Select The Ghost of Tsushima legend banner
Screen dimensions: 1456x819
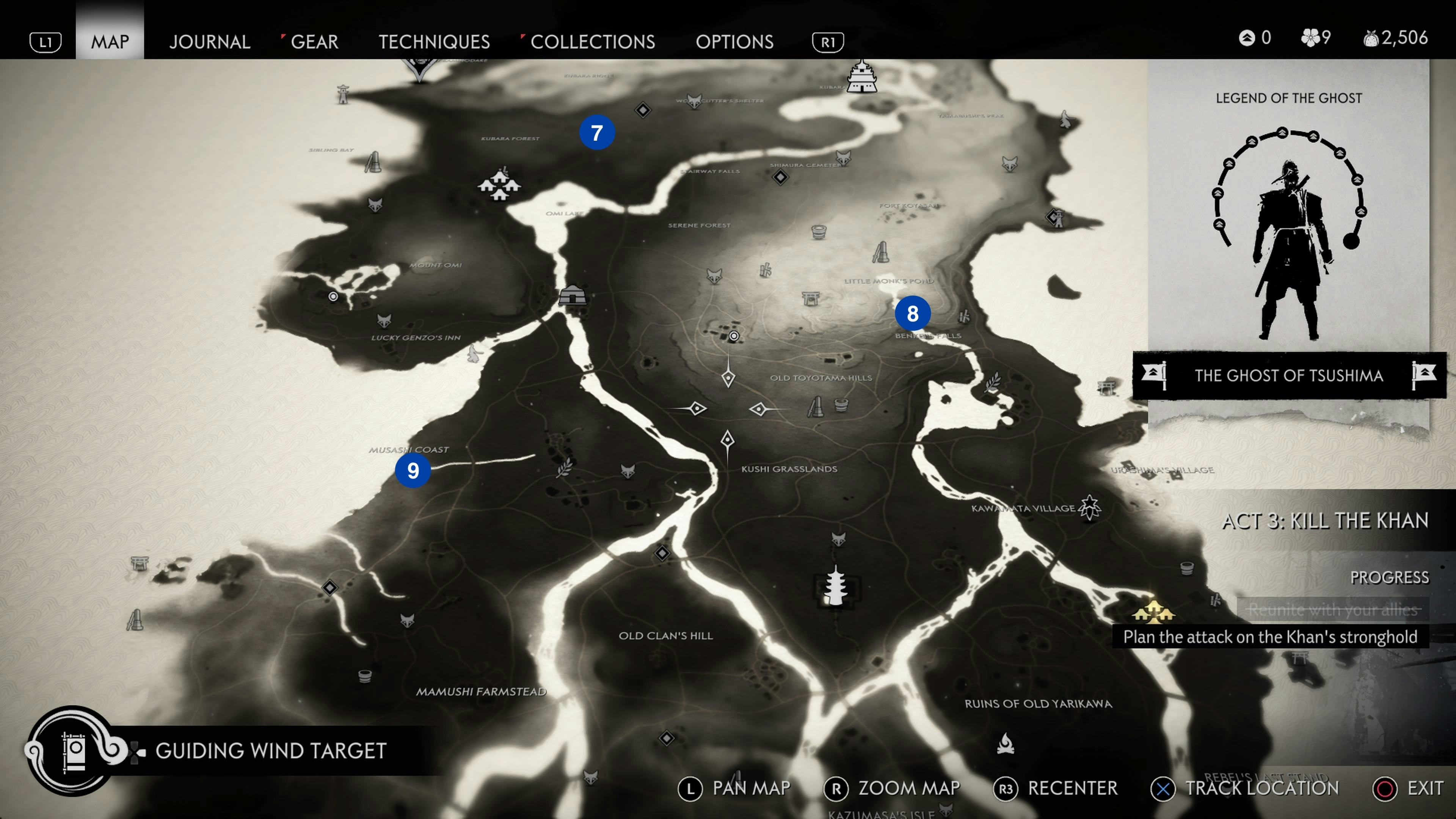[x=1289, y=375]
